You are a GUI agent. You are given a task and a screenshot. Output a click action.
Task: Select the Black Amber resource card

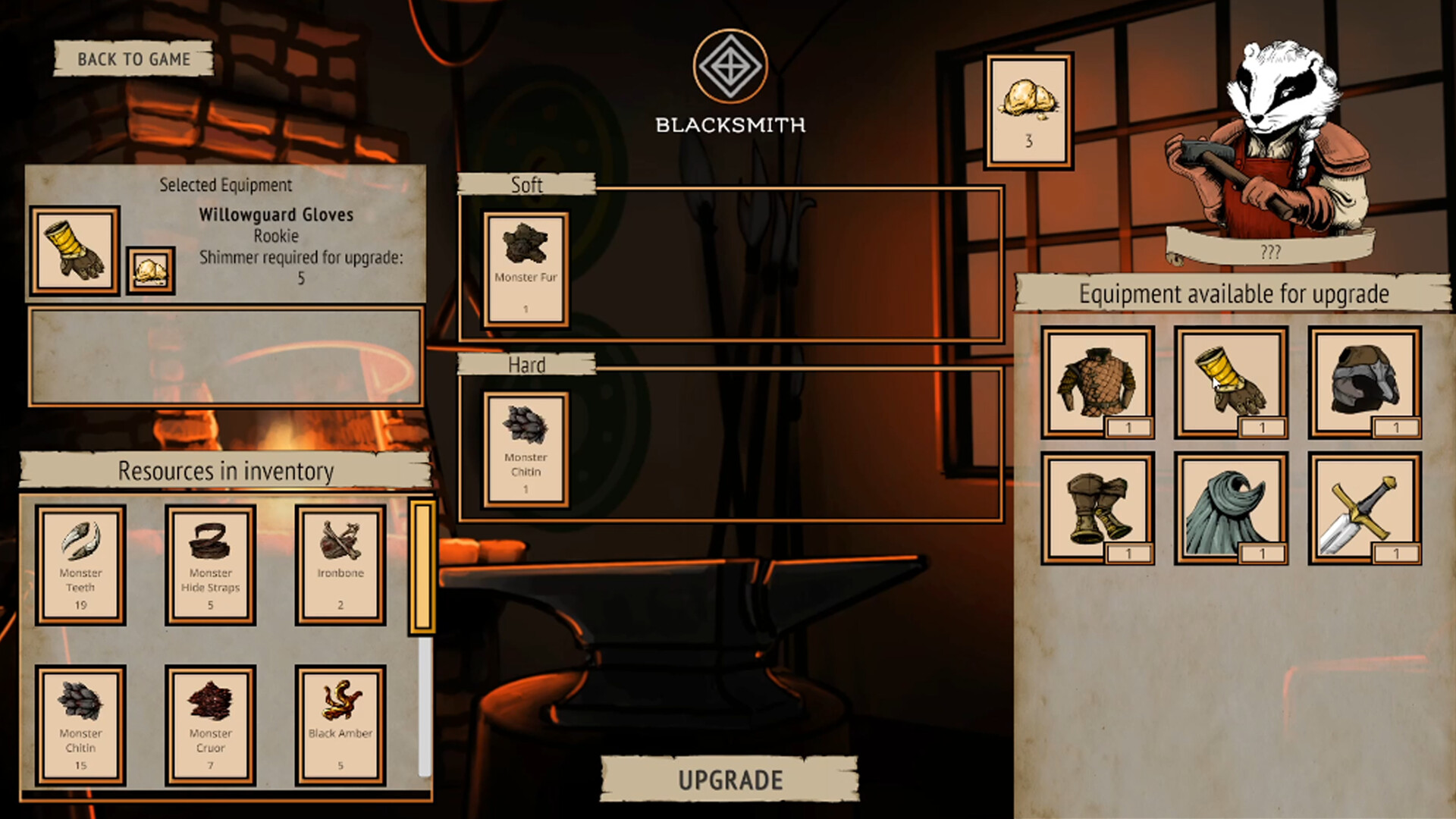(x=340, y=725)
